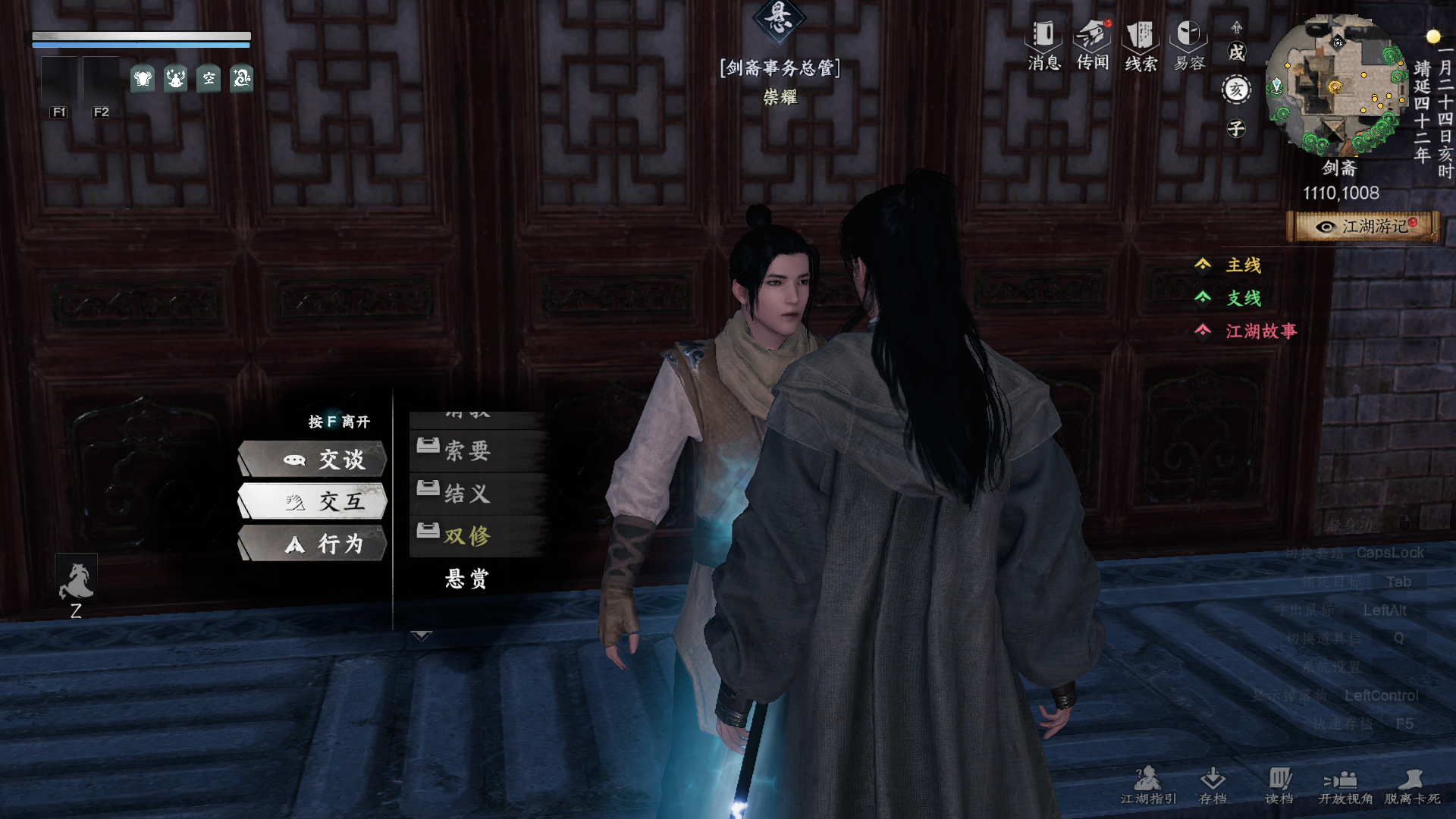Open the 线索 clues panel

[x=1141, y=45]
